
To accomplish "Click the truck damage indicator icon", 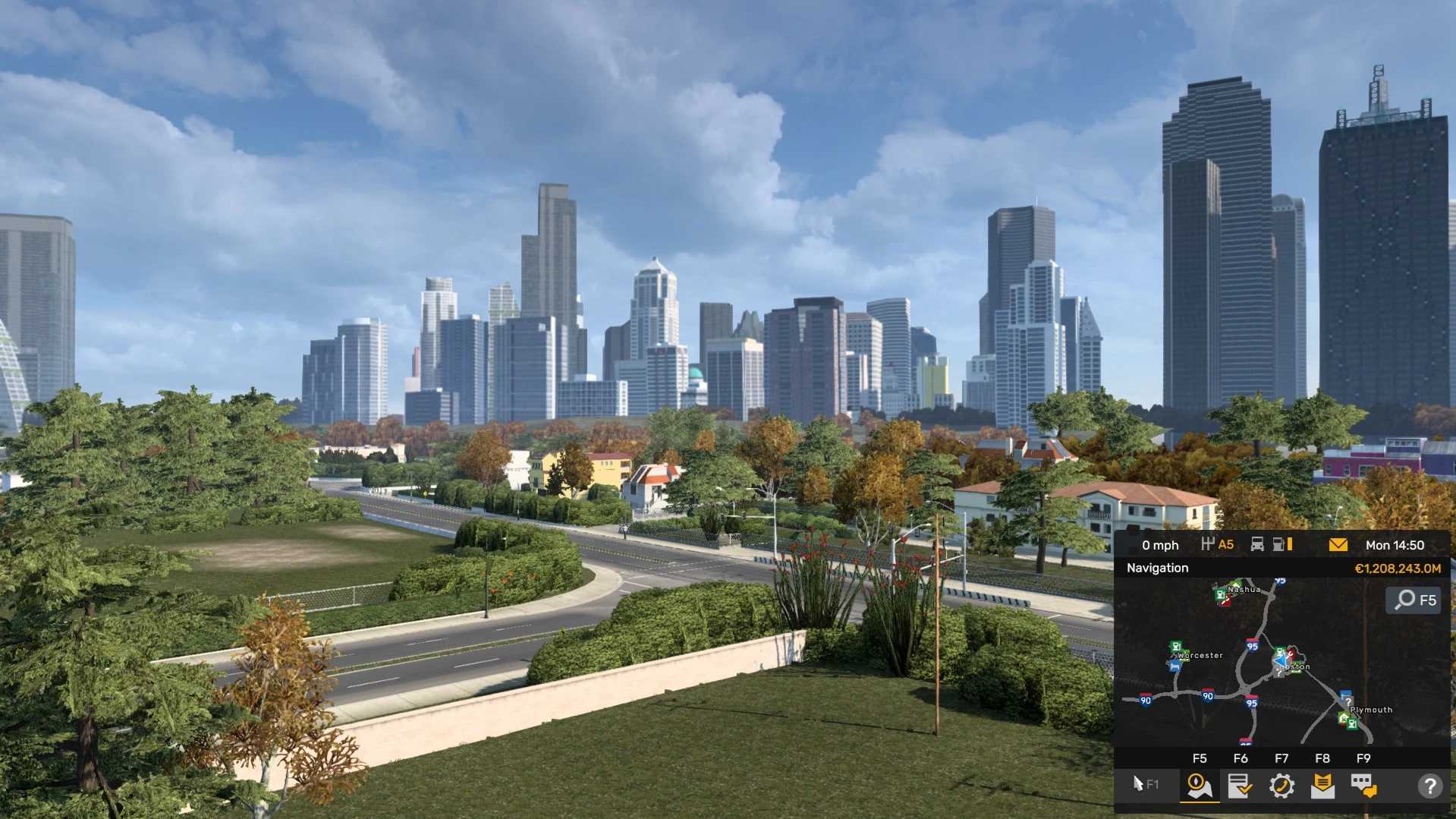I will (x=1257, y=544).
